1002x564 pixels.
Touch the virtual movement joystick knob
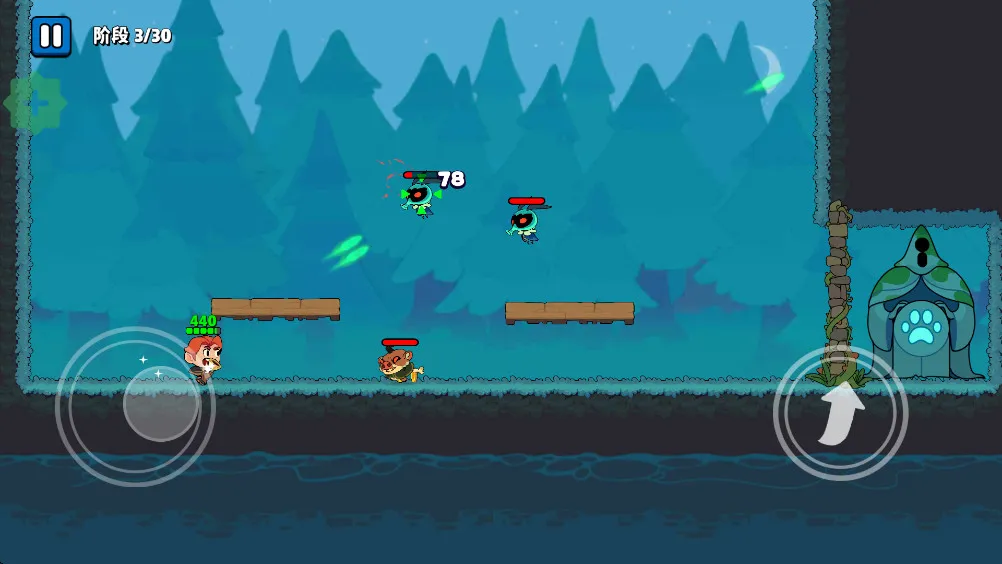tap(161, 403)
